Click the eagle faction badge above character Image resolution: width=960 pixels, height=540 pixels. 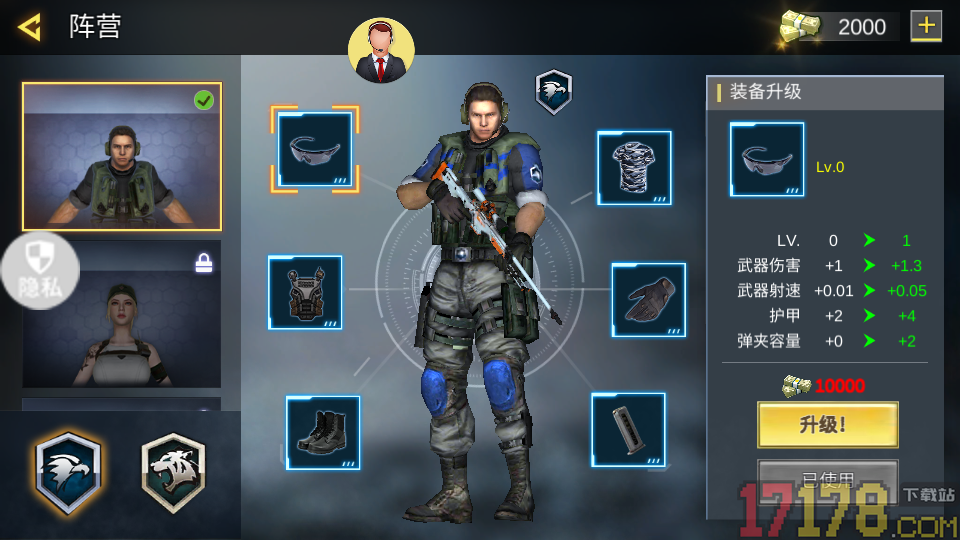(553, 91)
